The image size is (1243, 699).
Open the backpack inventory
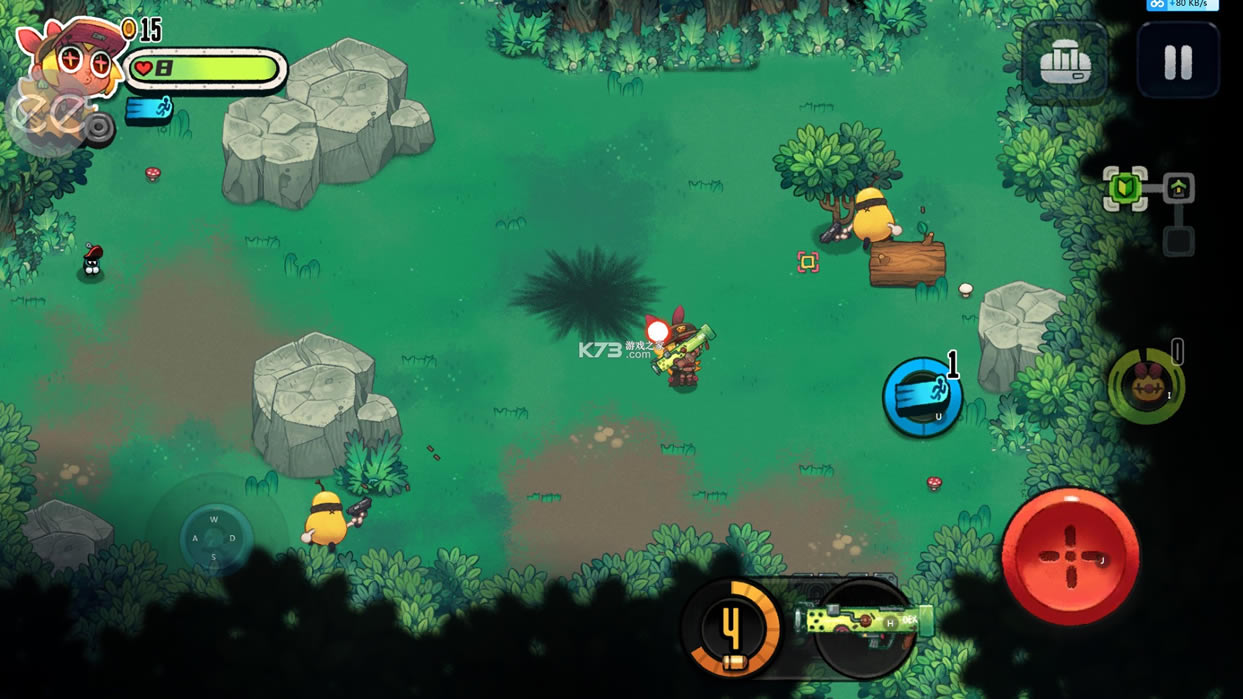tap(1065, 62)
